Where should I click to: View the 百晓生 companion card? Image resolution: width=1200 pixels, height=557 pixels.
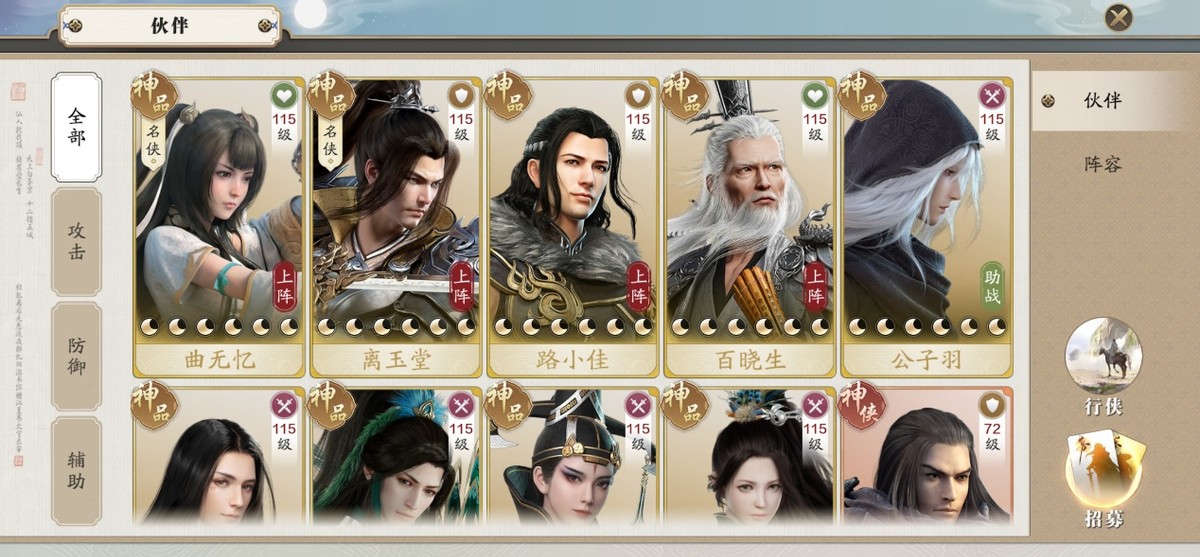tap(749, 220)
